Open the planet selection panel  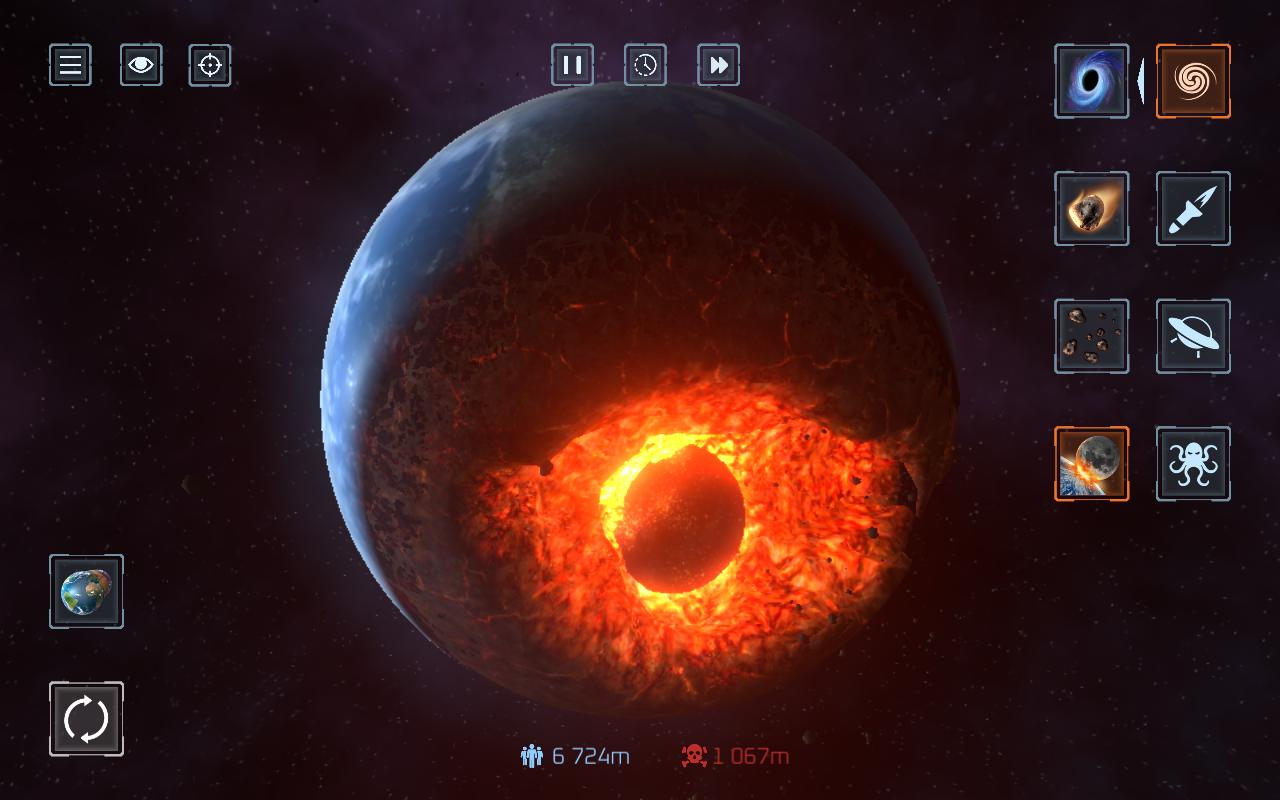(x=86, y=591)
